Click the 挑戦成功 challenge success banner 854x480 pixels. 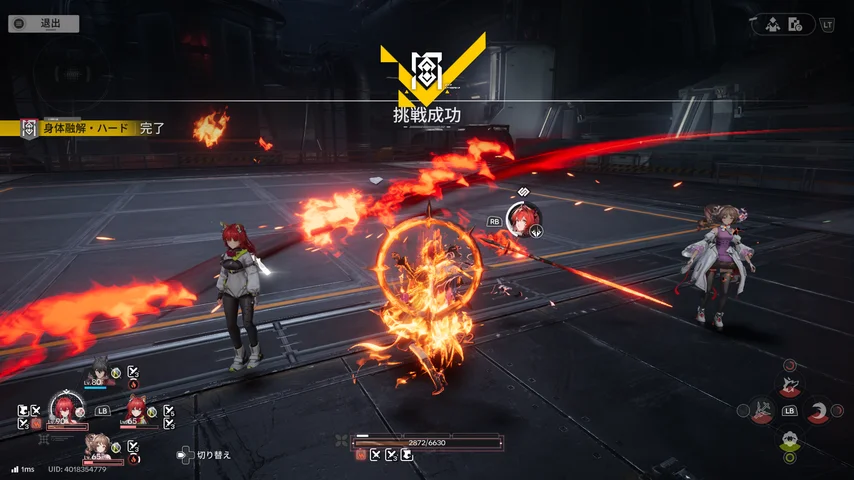pos(426,115)
